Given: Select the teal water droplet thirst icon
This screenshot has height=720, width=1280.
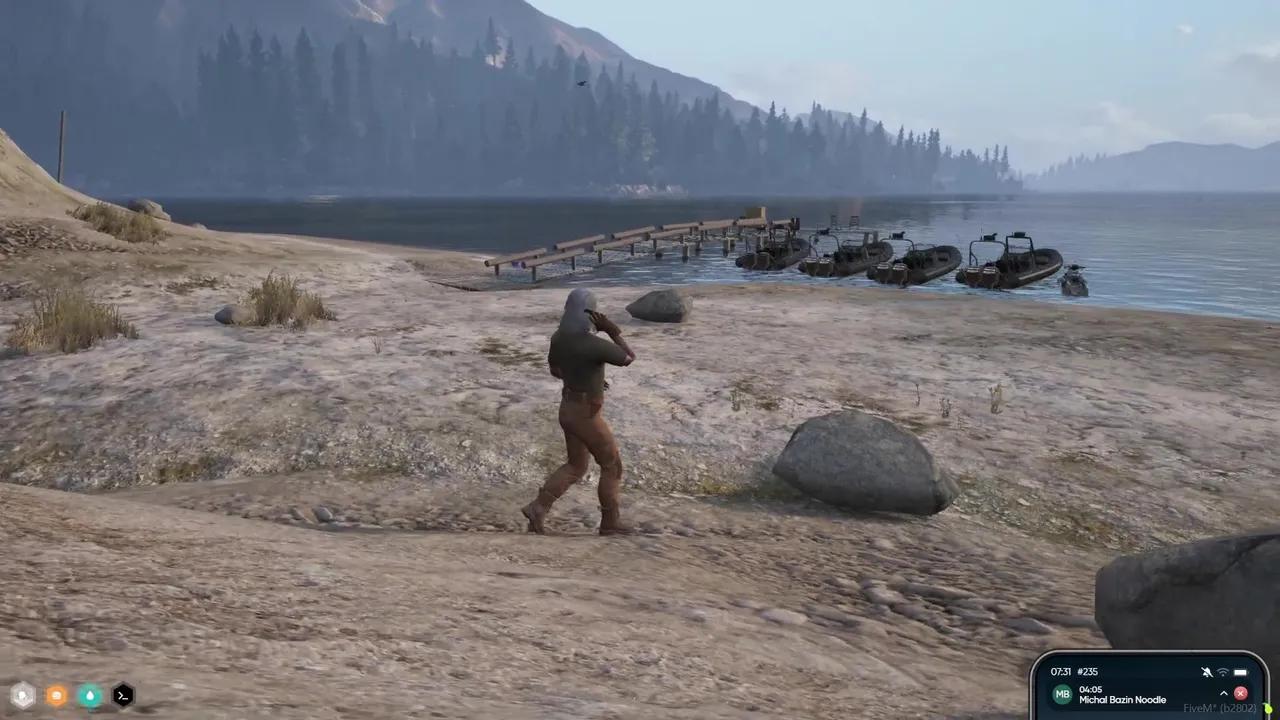Looking at the screenshot, I should click(89, 695).
